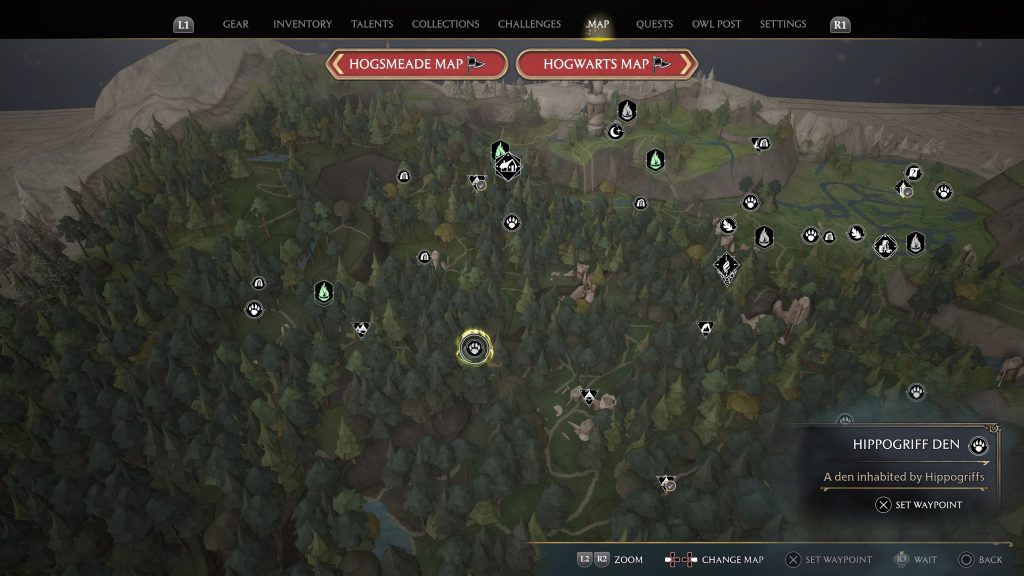1024x576 pixels.
Task: Show the Collections tab
Action: pos(445,24)
